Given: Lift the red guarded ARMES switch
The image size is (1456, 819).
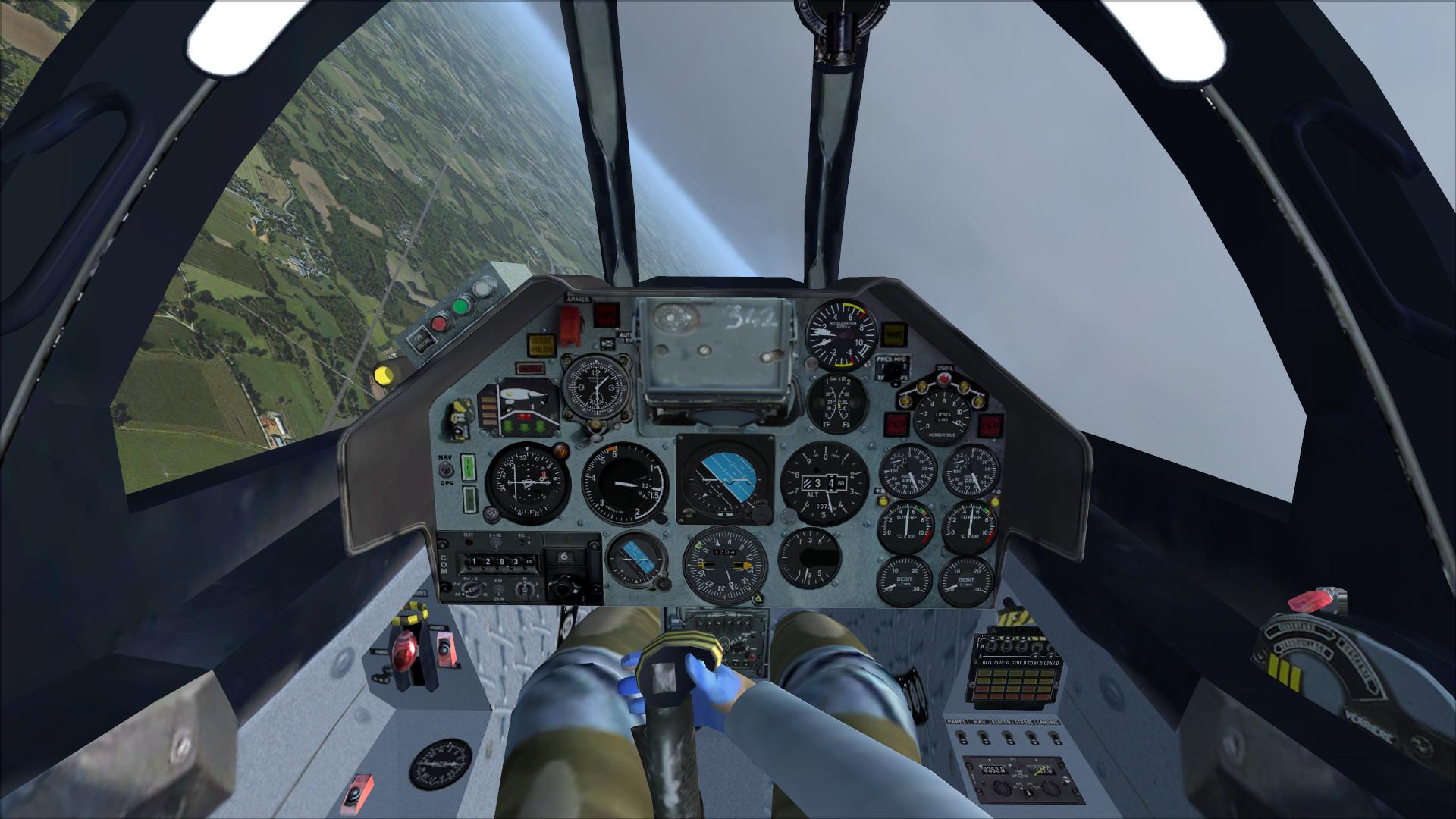Looking at the screenshot, I should [x=571, y=322].
